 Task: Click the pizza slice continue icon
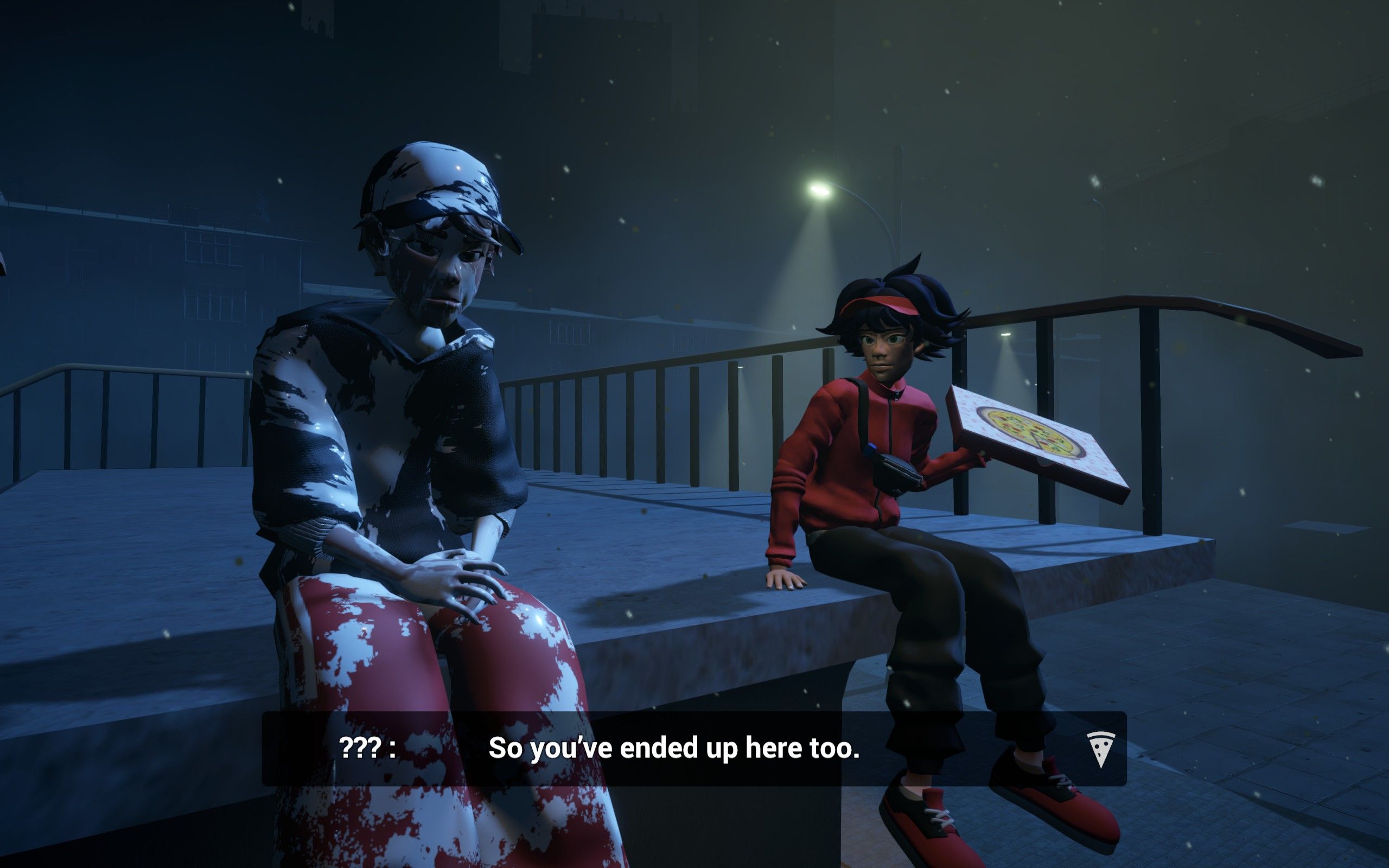[1100, 749]
